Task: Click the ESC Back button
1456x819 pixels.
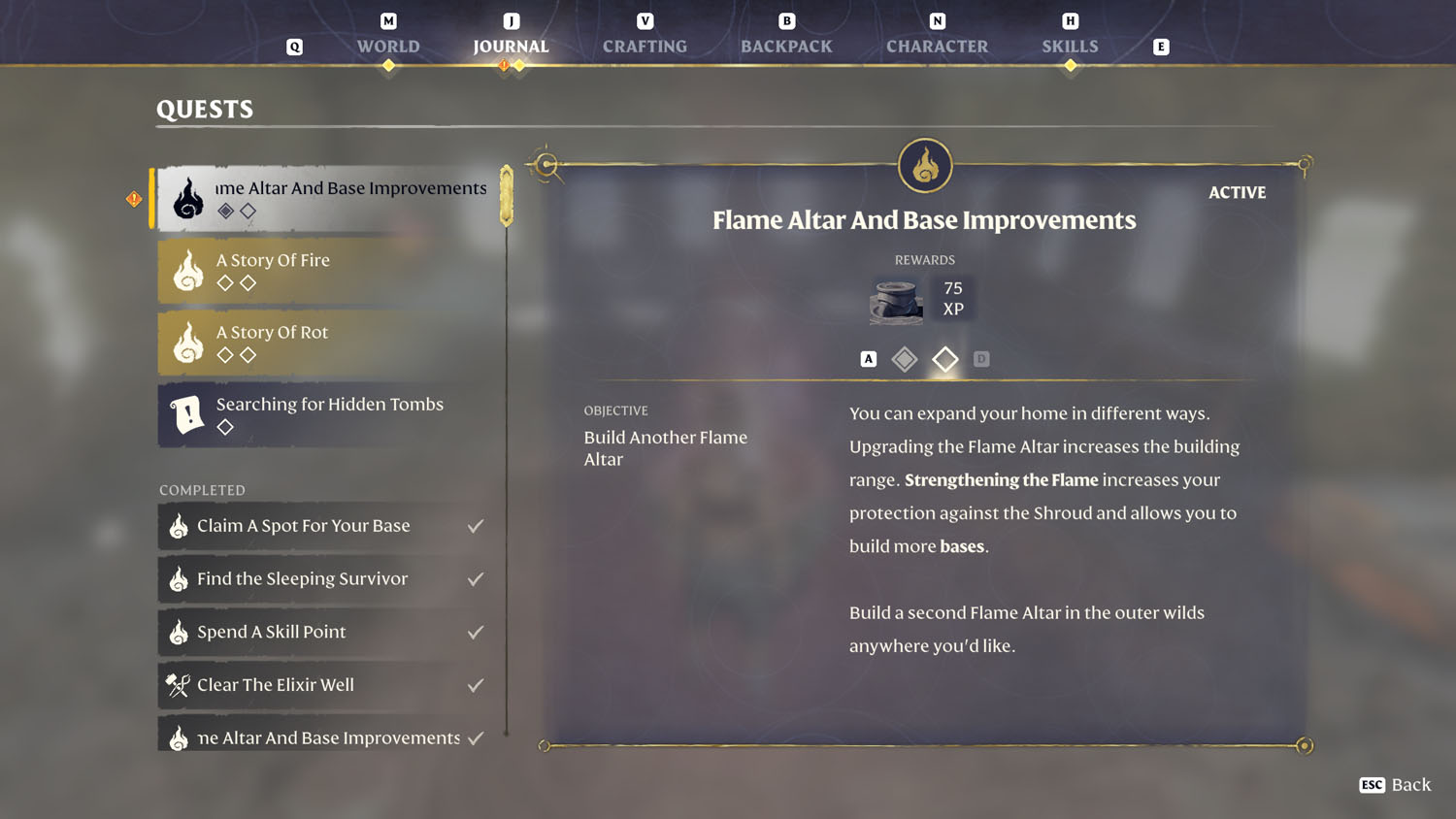Action: (x=1395, y=785)
